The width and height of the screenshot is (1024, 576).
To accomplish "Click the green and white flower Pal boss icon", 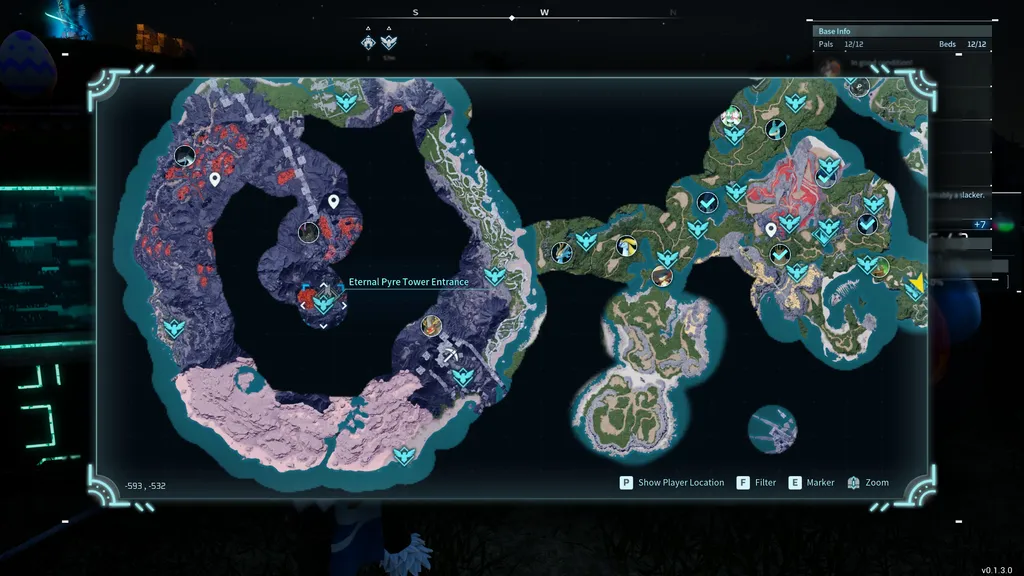I will (733, 118).
